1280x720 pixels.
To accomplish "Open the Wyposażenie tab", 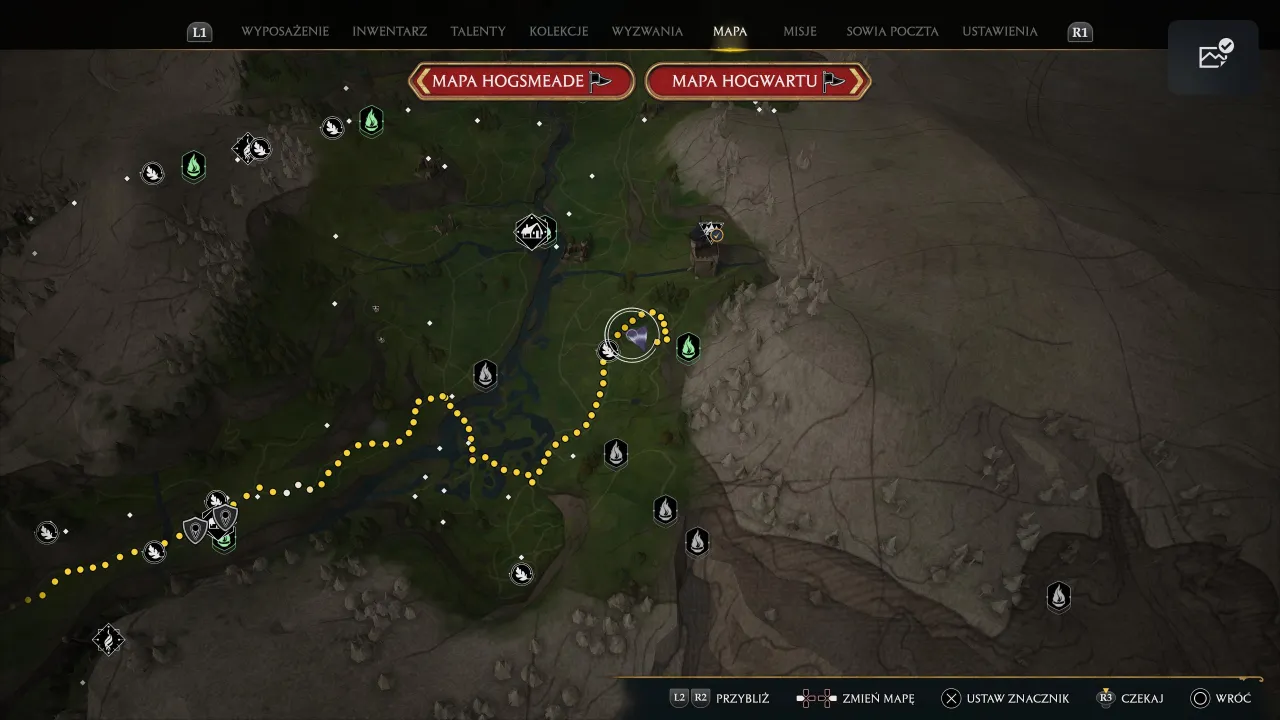I will click(x=285, y=31).
